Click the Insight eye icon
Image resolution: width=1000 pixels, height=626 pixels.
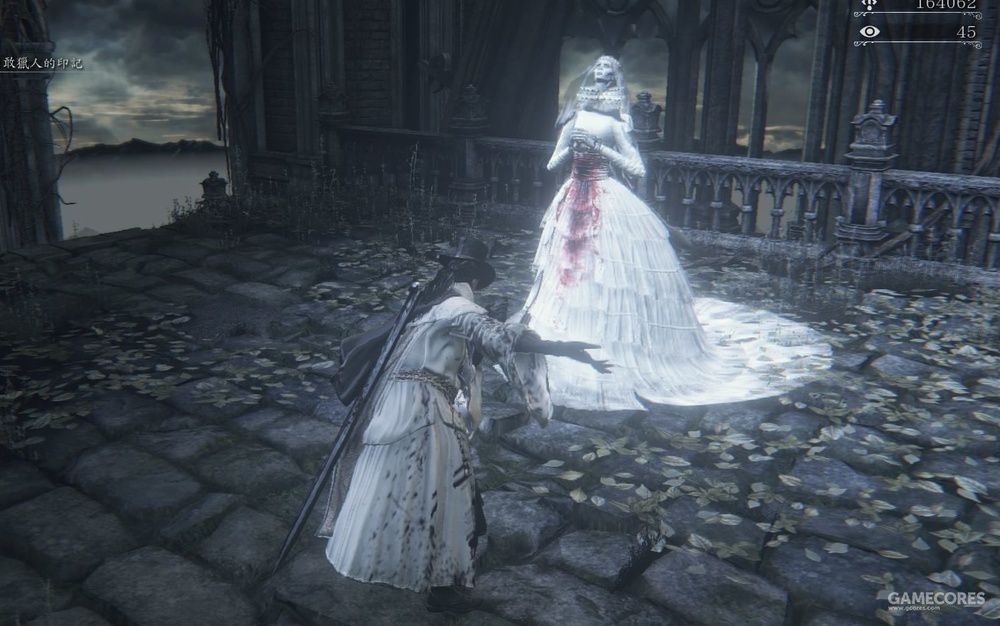point(869,32)
